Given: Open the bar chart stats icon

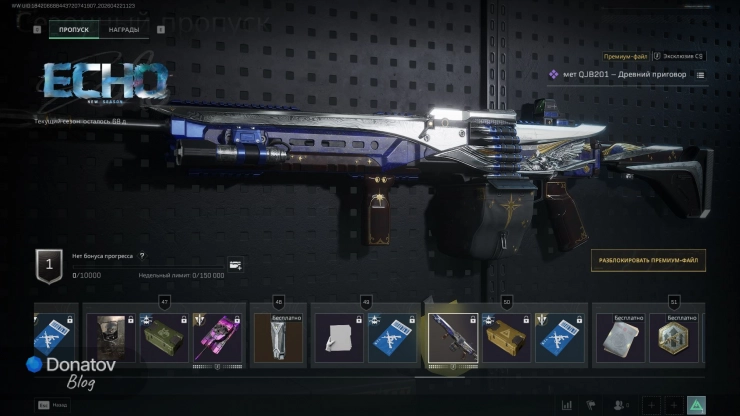Looking at the screenshot, I should coord(567,405).
